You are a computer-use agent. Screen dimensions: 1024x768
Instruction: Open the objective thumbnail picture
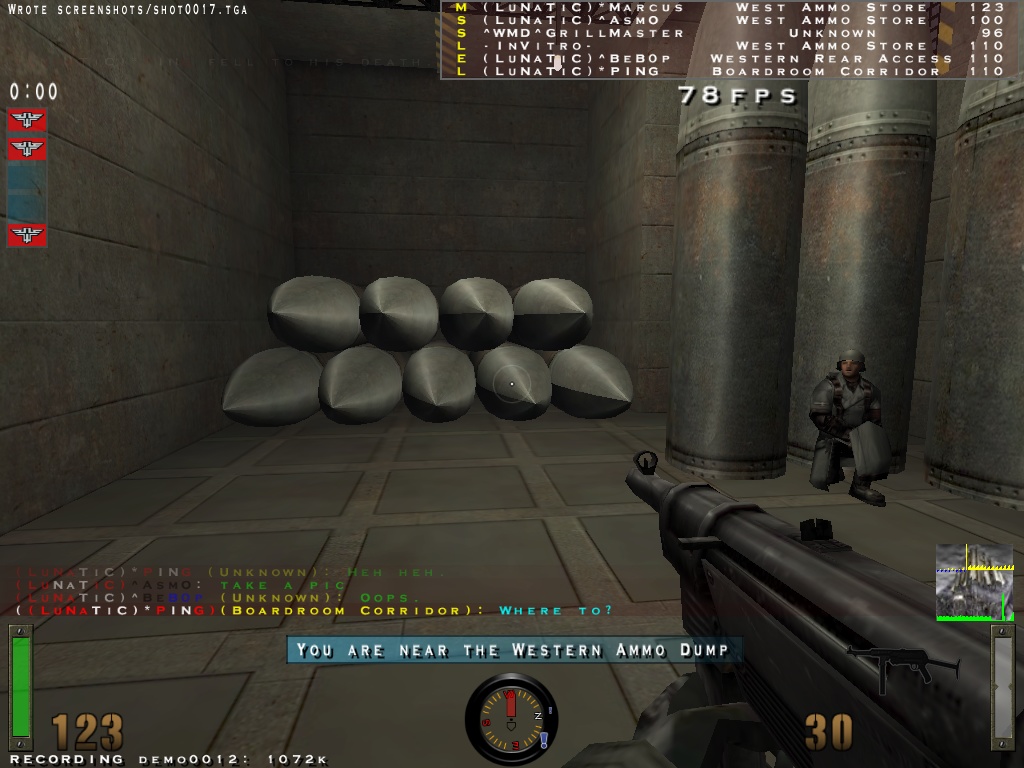point(975,582)
